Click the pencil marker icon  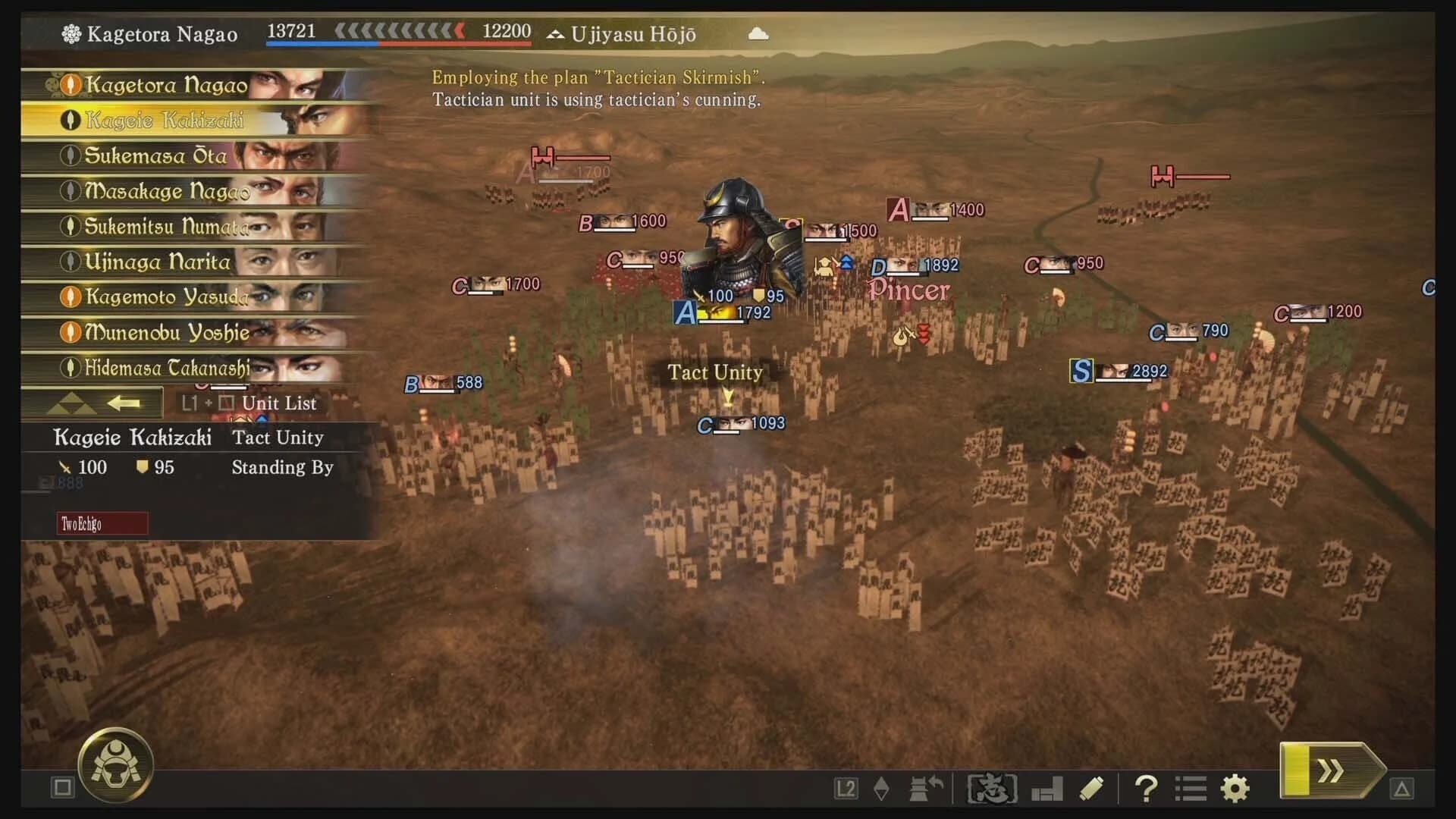coord(1091,789)
